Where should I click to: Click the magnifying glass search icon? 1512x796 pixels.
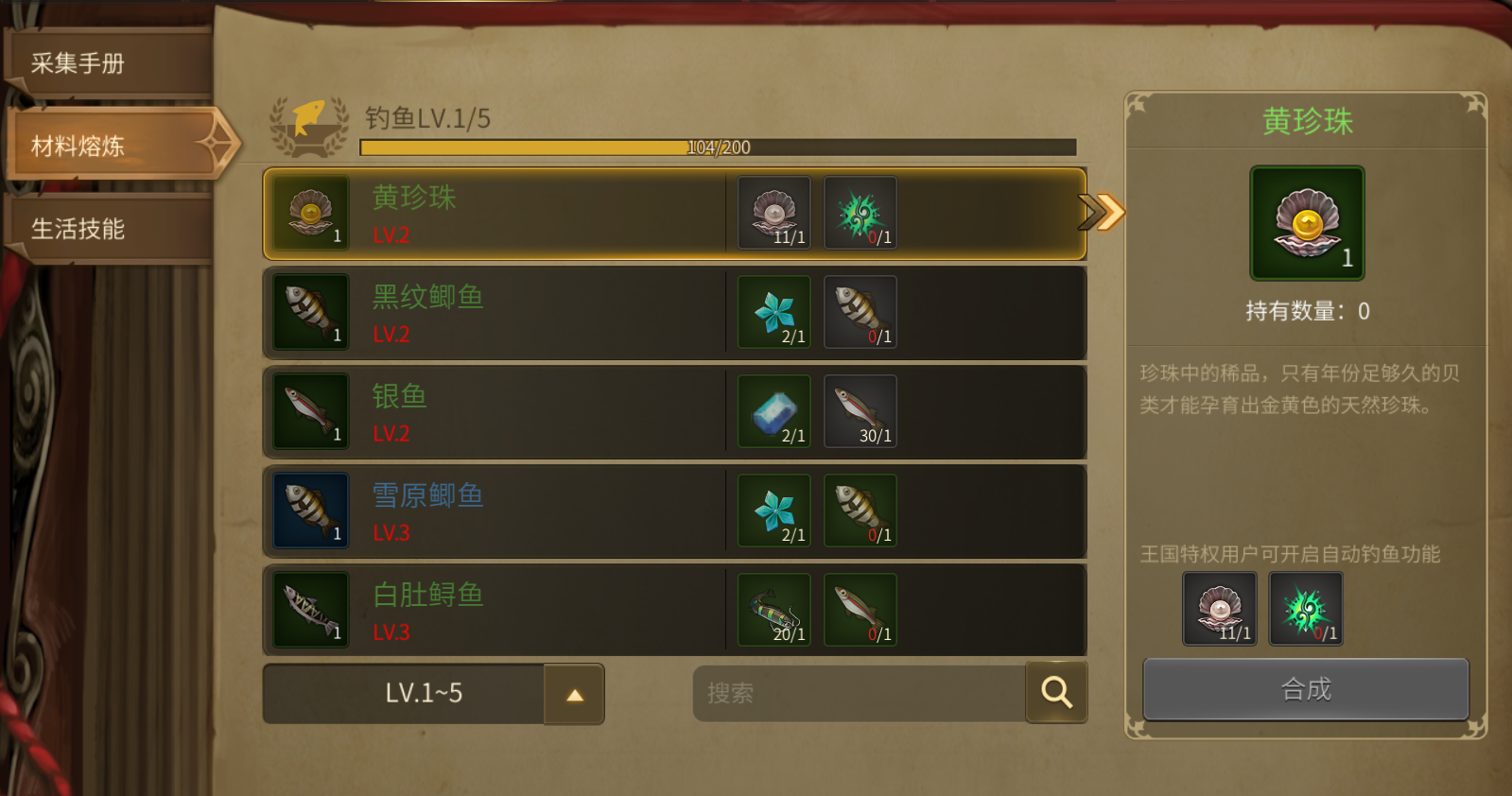coord(1056,693)
